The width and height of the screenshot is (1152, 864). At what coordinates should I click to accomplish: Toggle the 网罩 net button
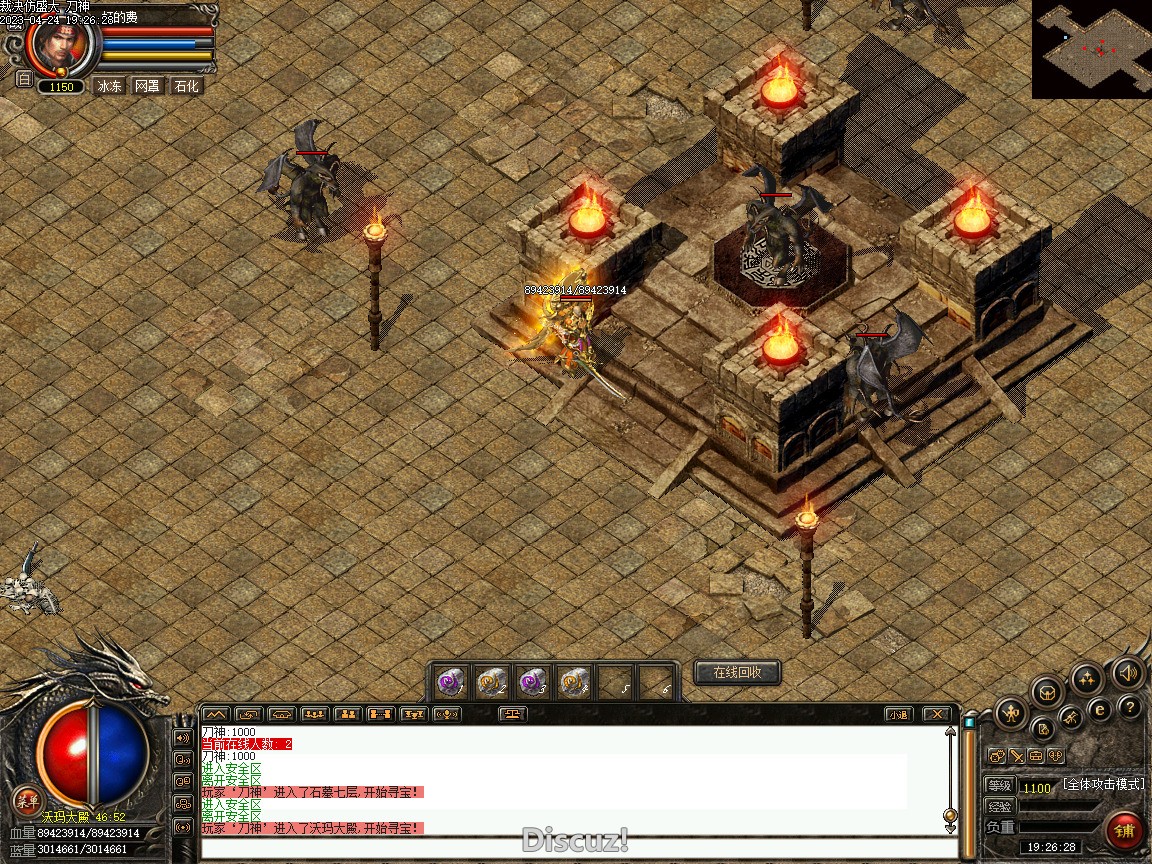pyautogui.click(x=147, y=86)
